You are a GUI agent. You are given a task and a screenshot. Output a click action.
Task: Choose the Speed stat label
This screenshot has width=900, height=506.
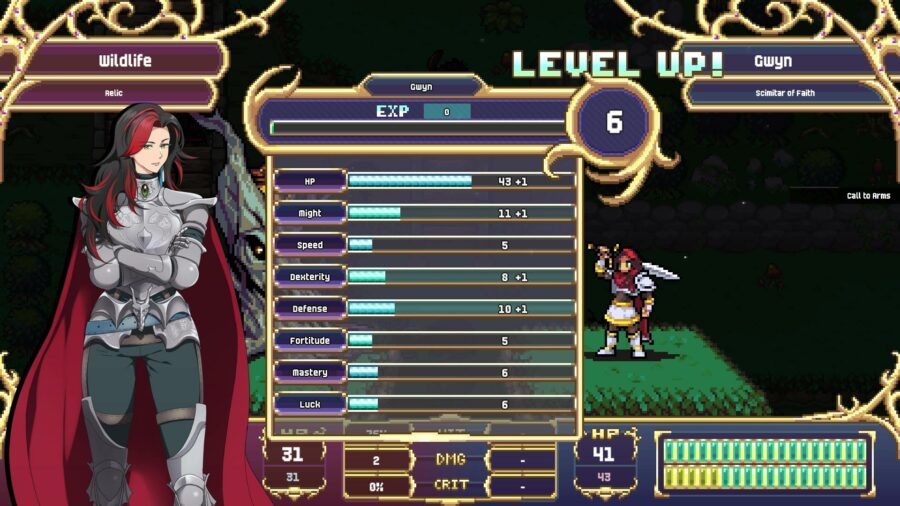click(310, 245)
